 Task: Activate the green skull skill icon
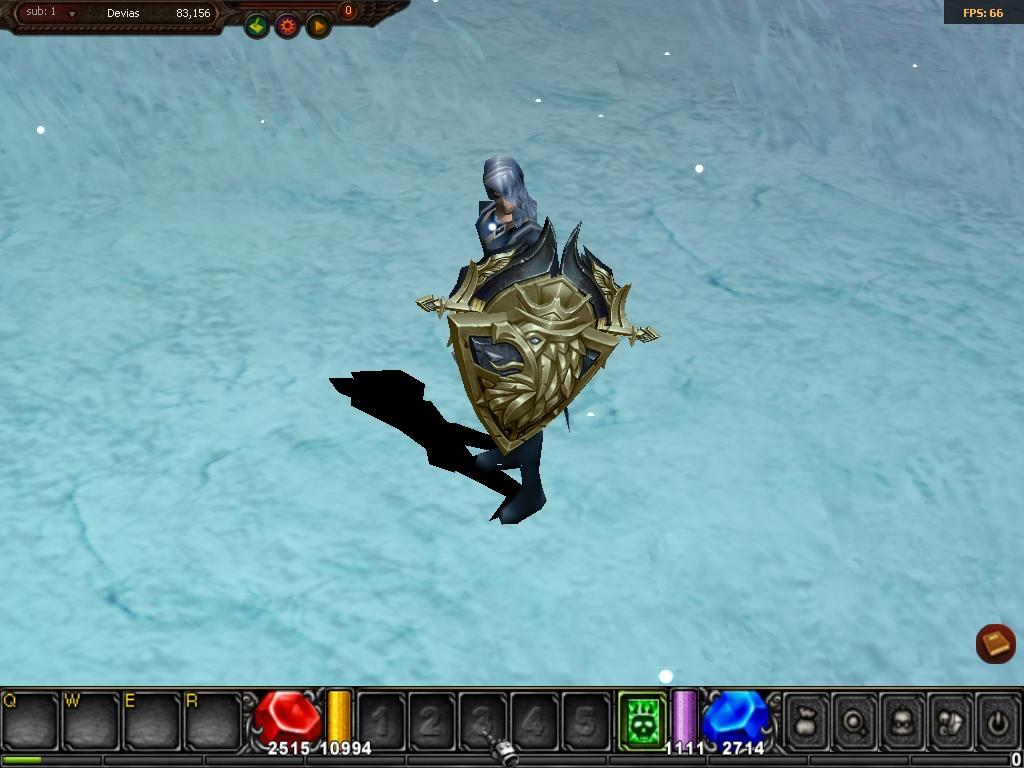pyautogui.click(x=642, y=720)
